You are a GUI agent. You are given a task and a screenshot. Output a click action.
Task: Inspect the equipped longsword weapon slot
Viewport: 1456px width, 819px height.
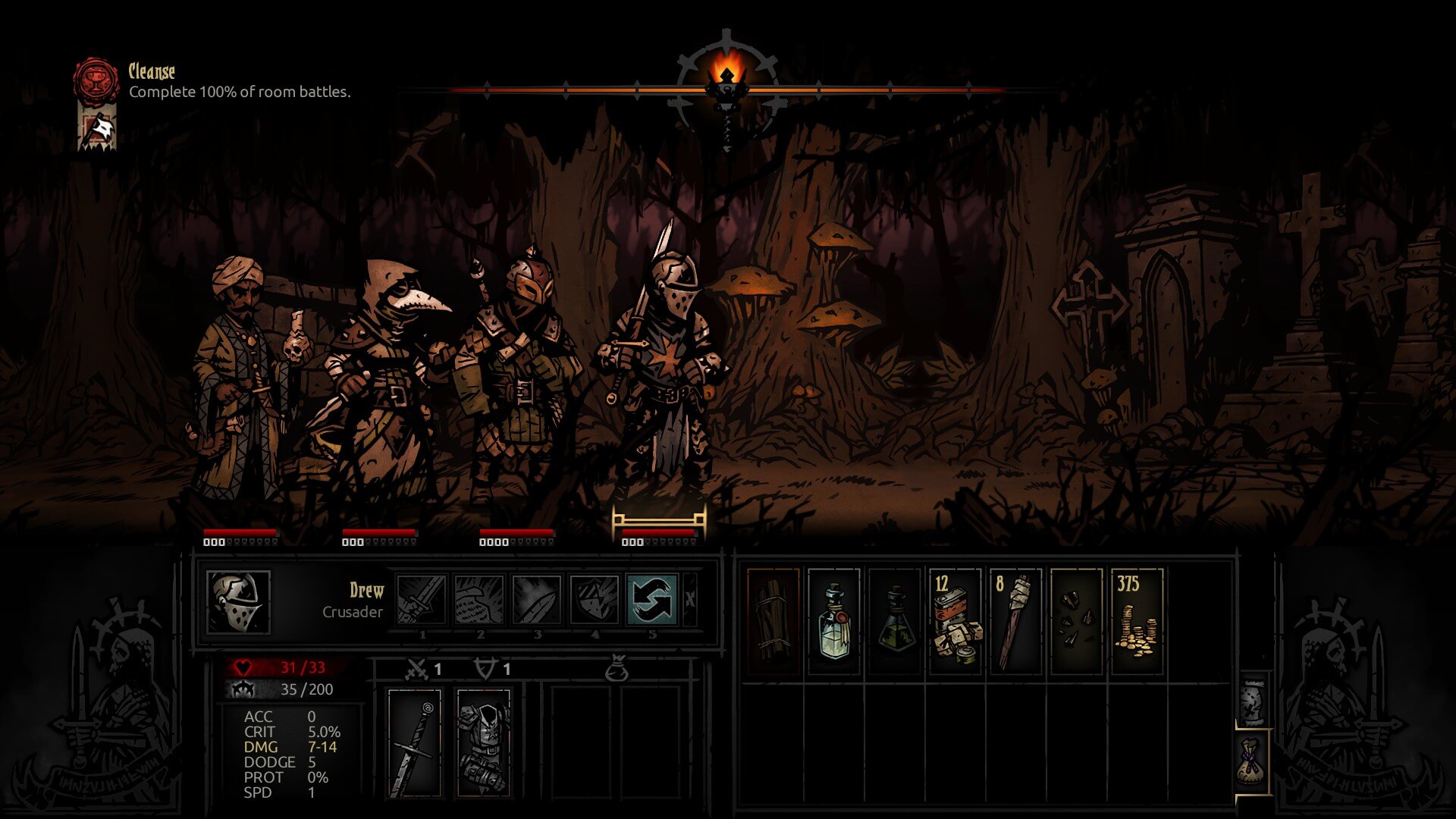414,743
